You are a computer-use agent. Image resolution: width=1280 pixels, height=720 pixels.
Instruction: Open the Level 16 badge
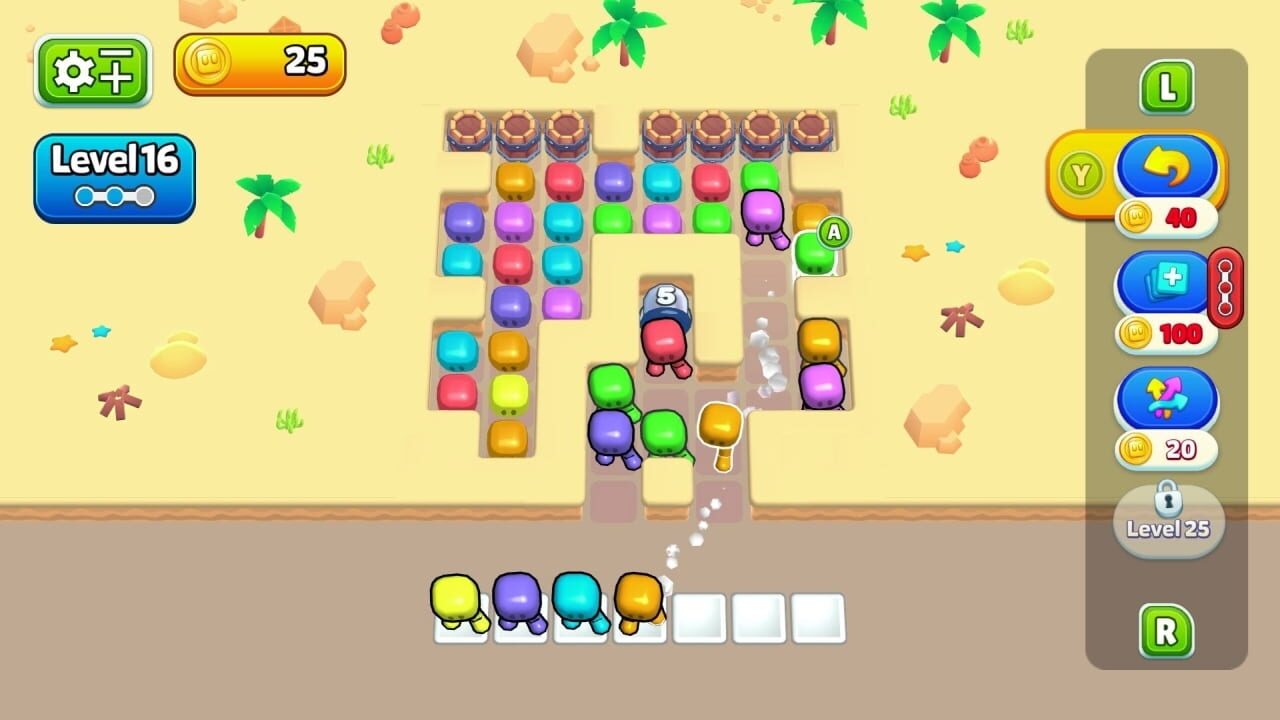[112, 160]
